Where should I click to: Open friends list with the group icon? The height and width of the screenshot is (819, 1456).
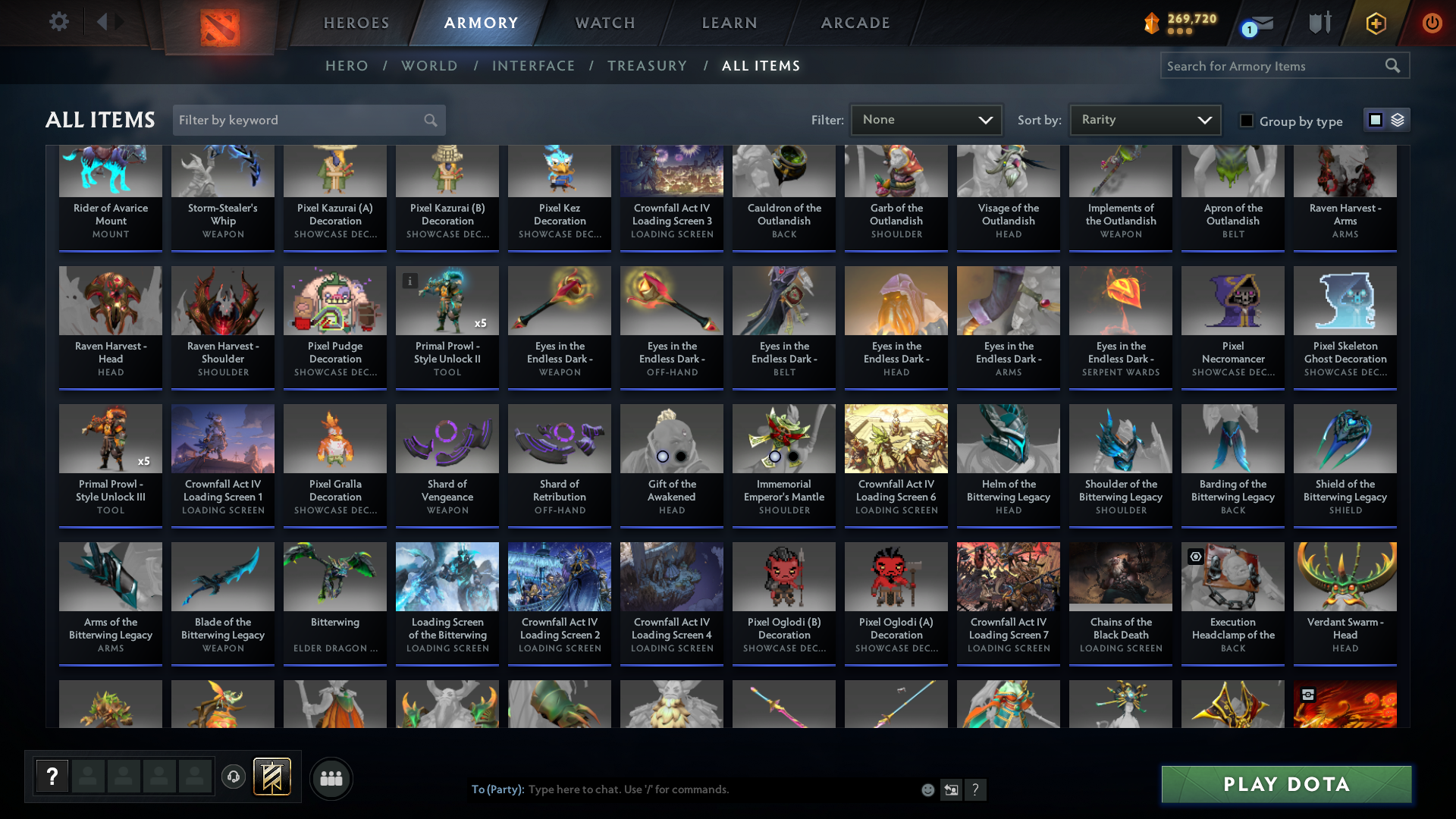(x=331, y=778)
